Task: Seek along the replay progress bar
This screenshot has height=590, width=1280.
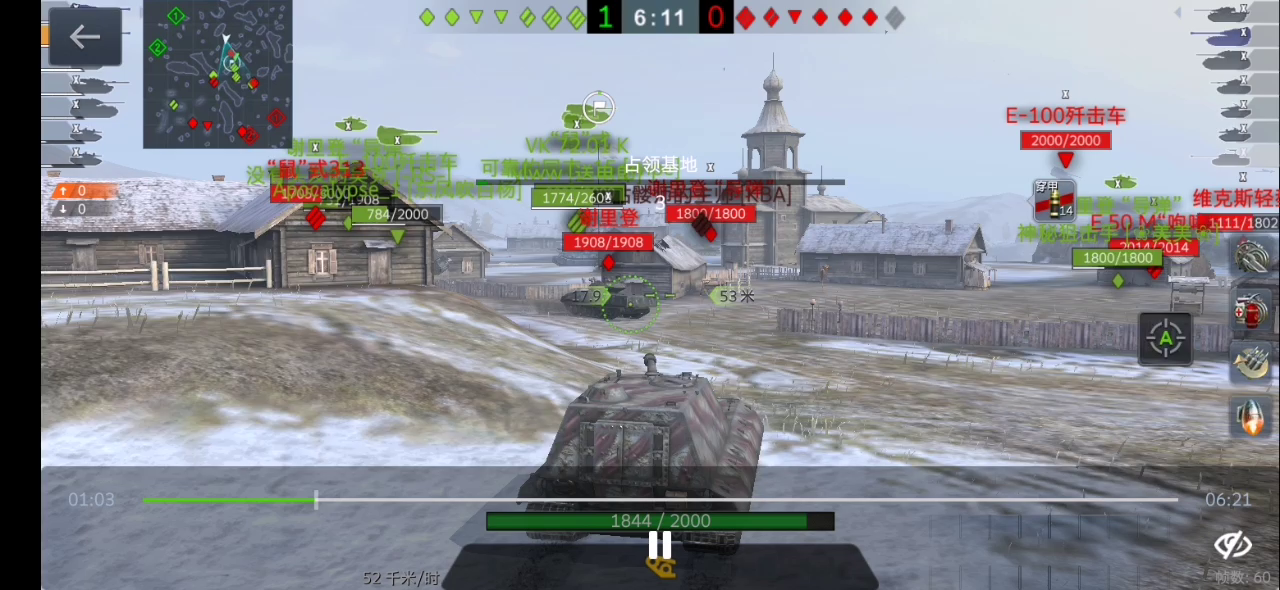Action: (660, 499)
